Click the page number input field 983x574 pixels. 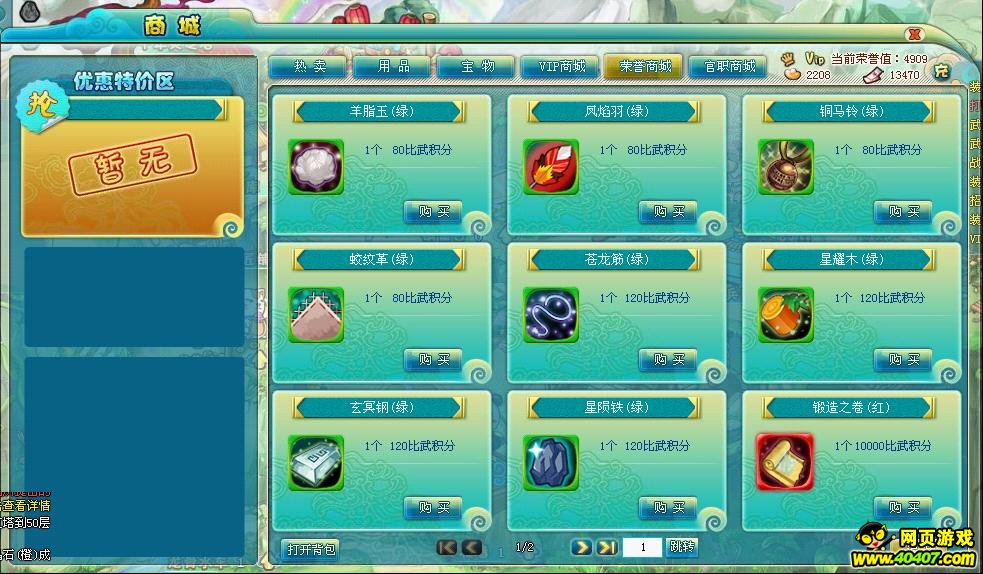pyautogui.click(x=641, y=547)
